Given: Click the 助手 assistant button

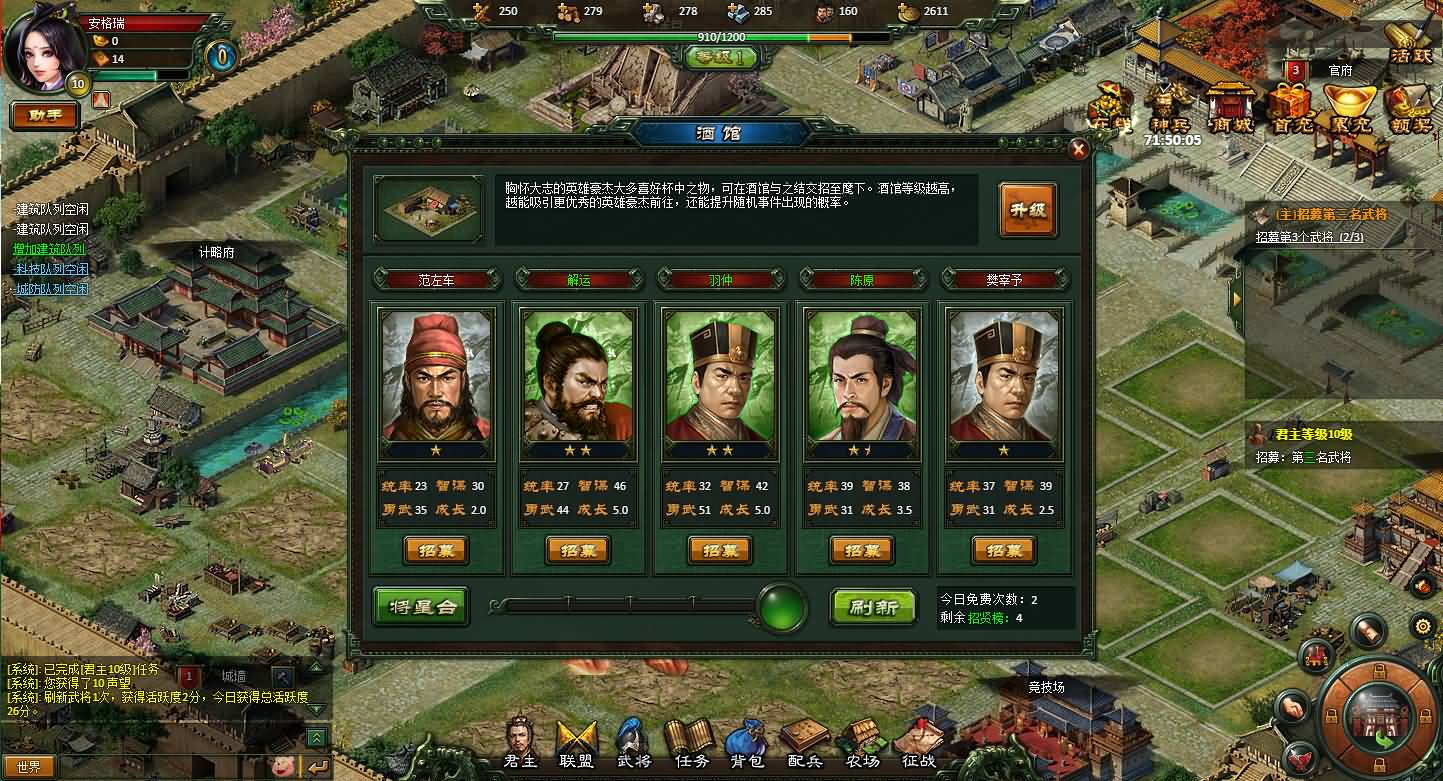Looking at the screenshot, I should [x=45, y=115].
